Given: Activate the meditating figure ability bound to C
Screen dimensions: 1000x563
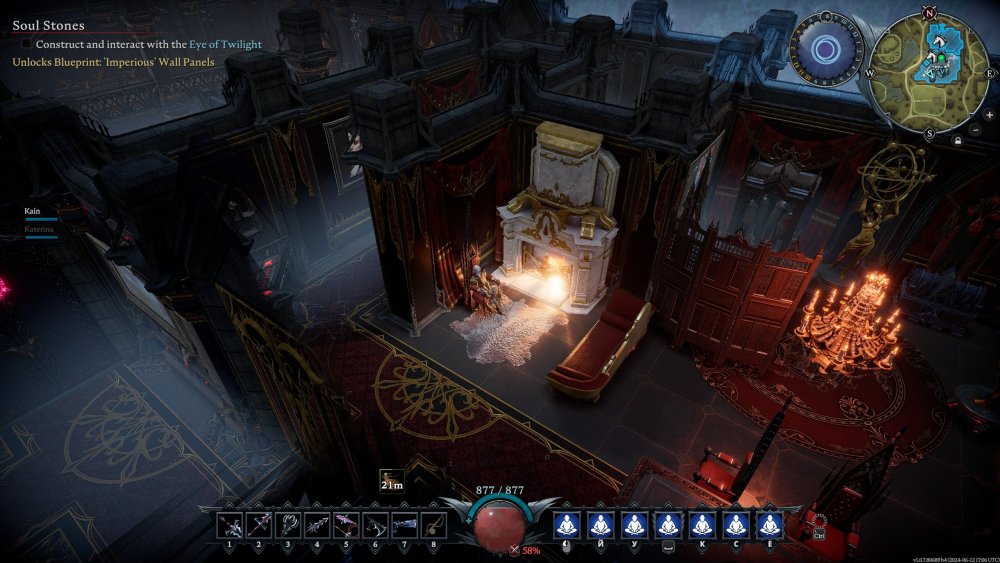Looking at the screenshot, I should coord(735,524).
